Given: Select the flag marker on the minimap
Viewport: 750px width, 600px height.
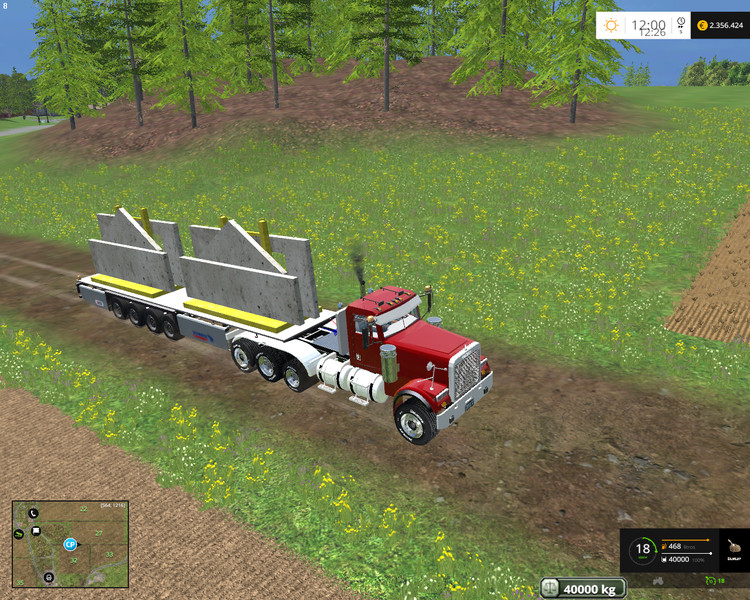Looking at the screenshot, I should [36, 530].
